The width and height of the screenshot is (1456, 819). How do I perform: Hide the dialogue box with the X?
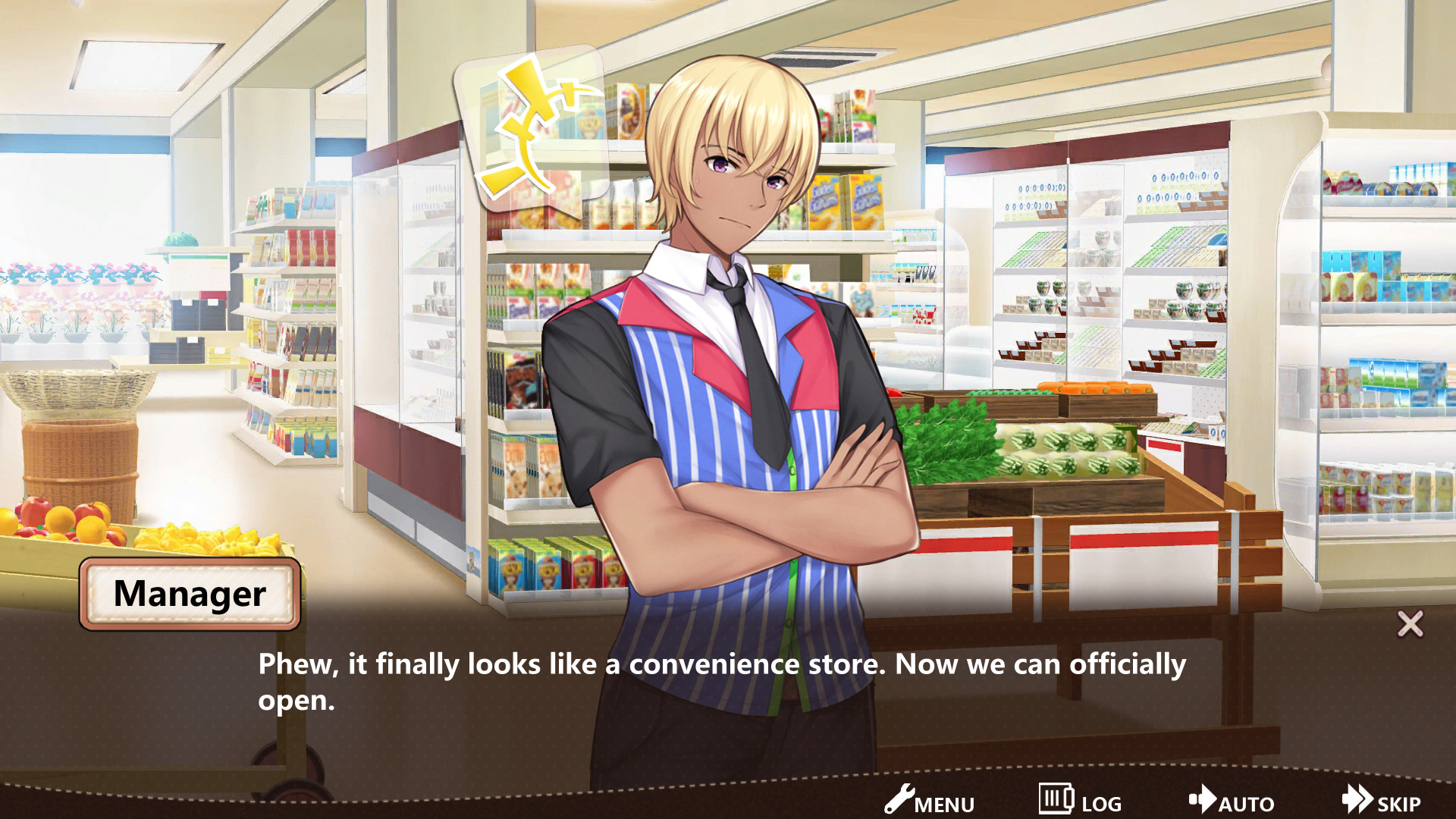click(x=1410, y=624)
